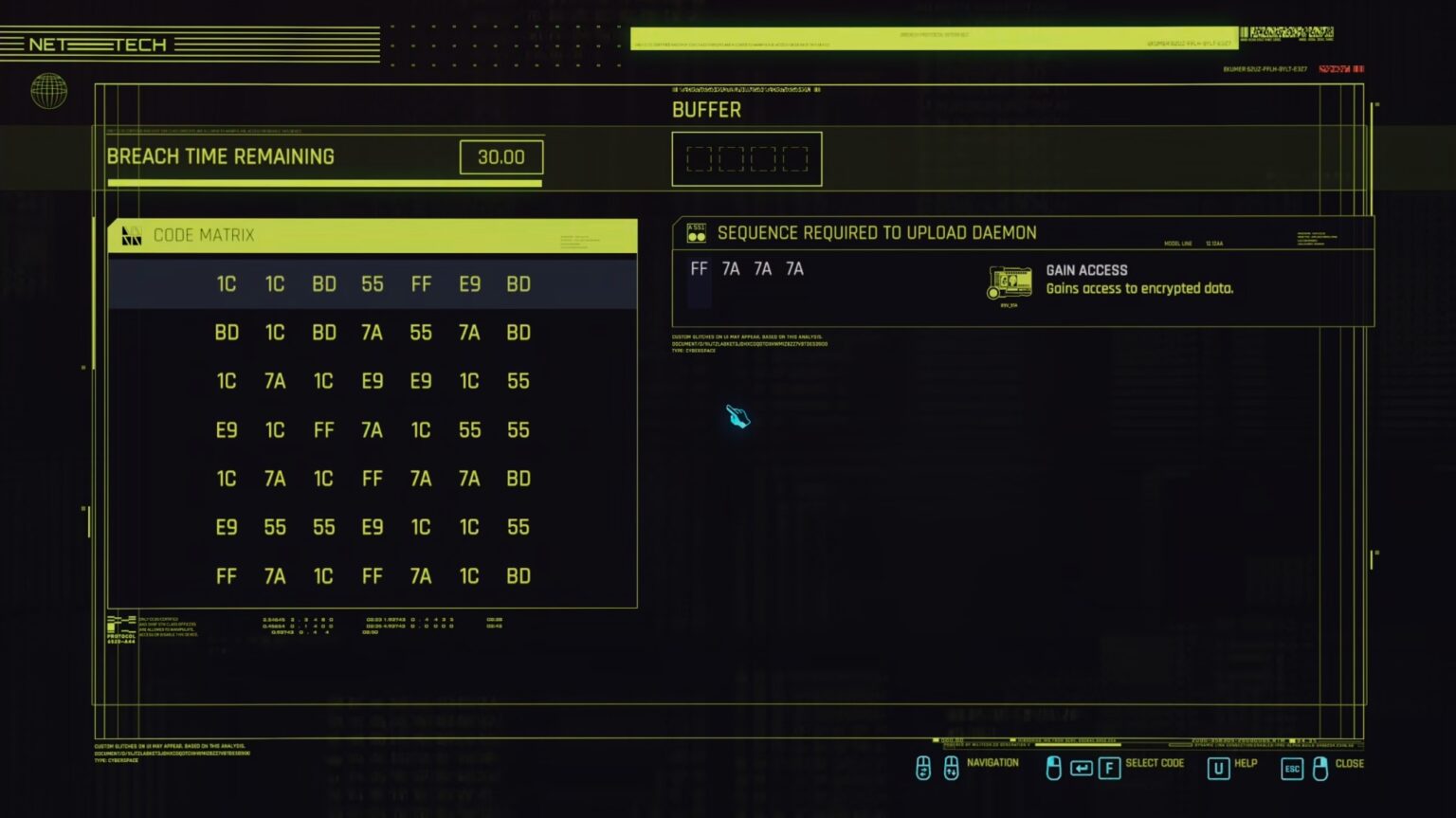Screen dimensions: 1456x818
Task: Click the 30.00 breach timer field
Action: [500, 156]
